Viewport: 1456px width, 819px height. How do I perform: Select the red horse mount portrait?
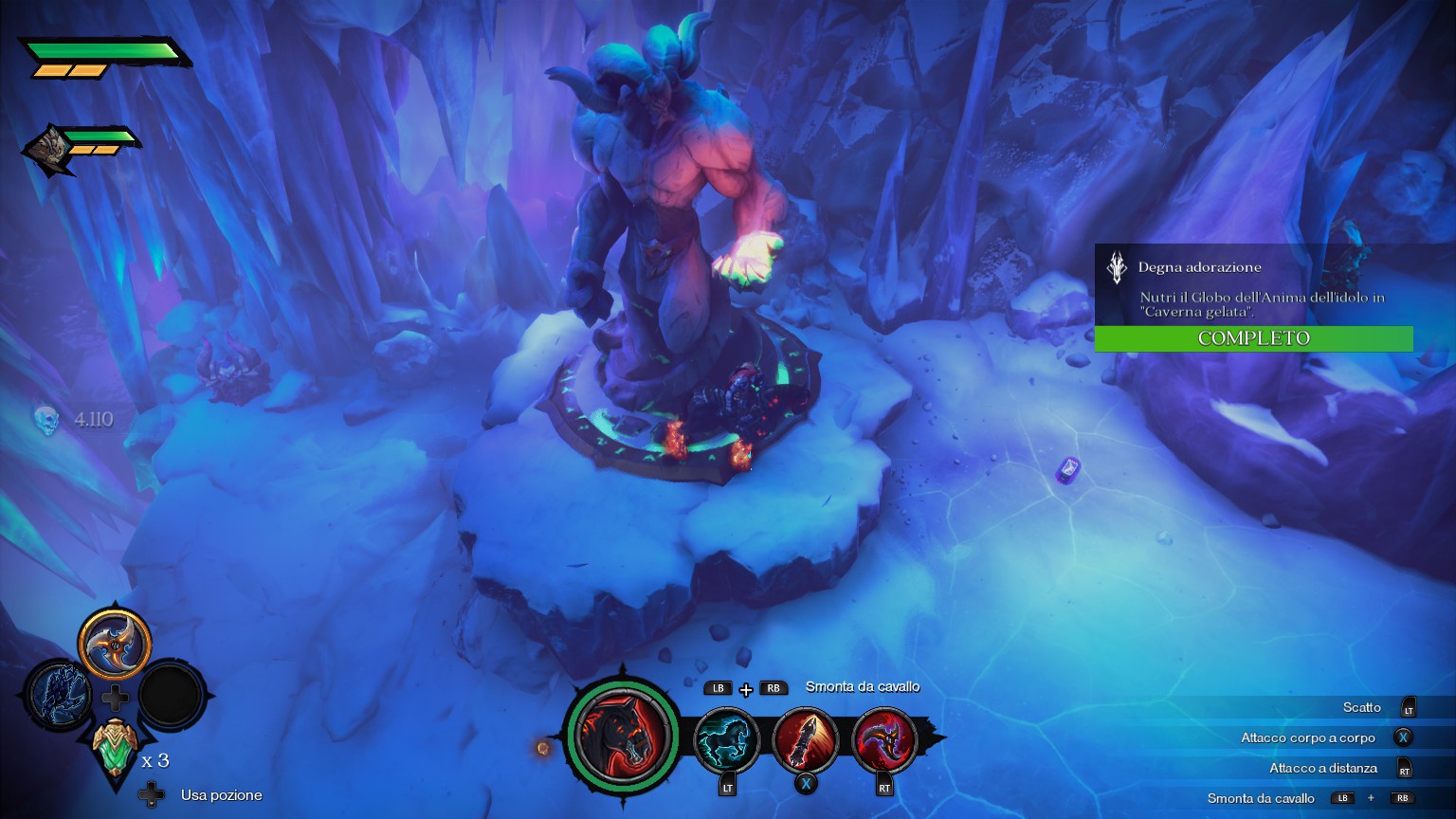[623, 737]
